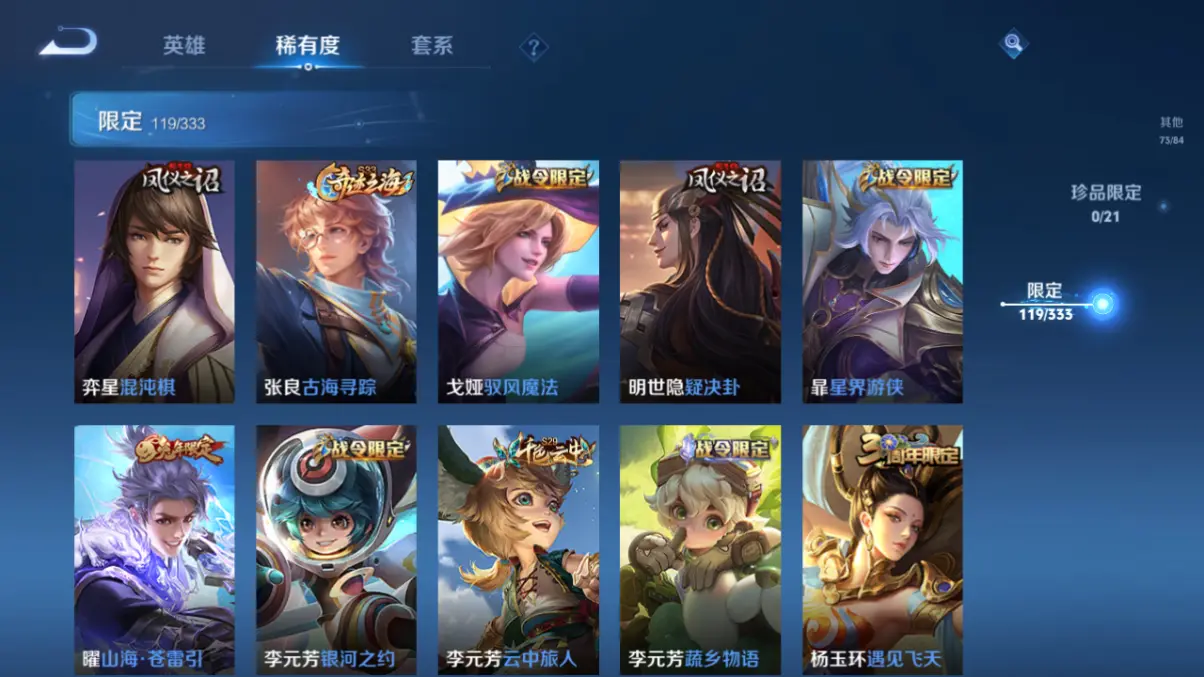The image size is (1204, 677).
Task: Show help via the question mark icon
Action: click(x=534, y=47)
